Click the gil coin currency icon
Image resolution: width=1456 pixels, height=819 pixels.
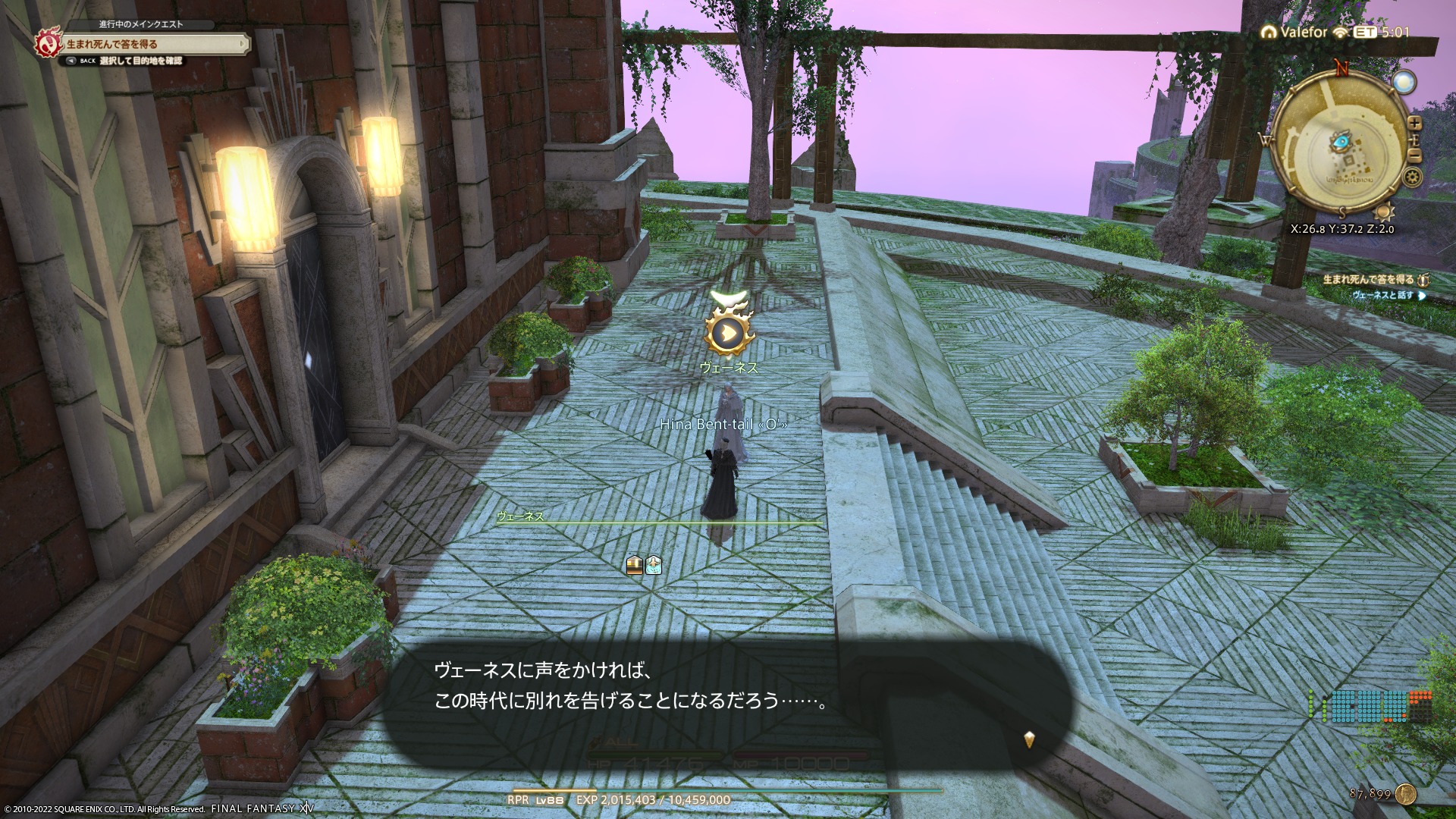tap(1405, 794)
